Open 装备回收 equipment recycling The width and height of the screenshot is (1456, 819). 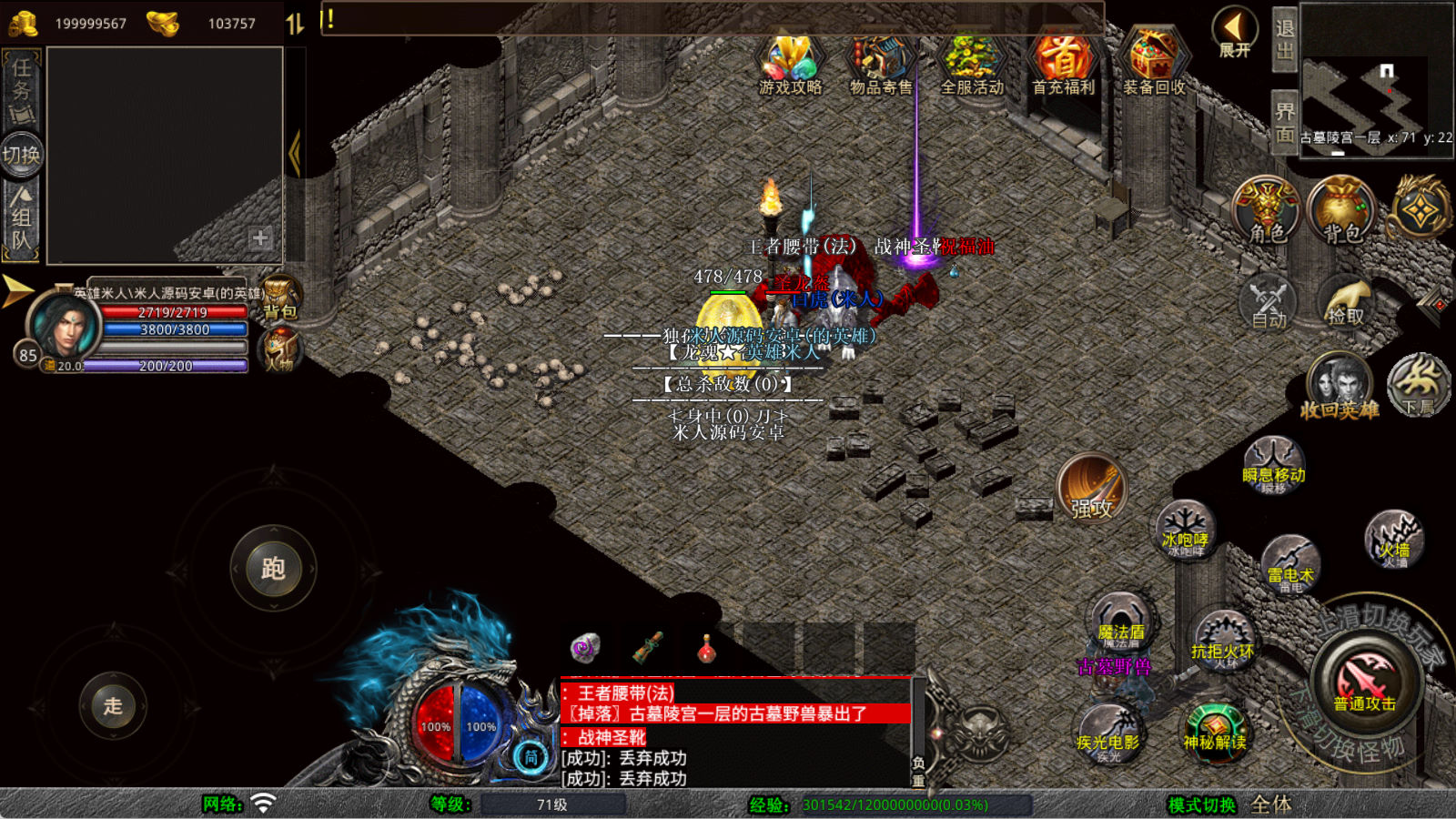[x=1154, y=64]
